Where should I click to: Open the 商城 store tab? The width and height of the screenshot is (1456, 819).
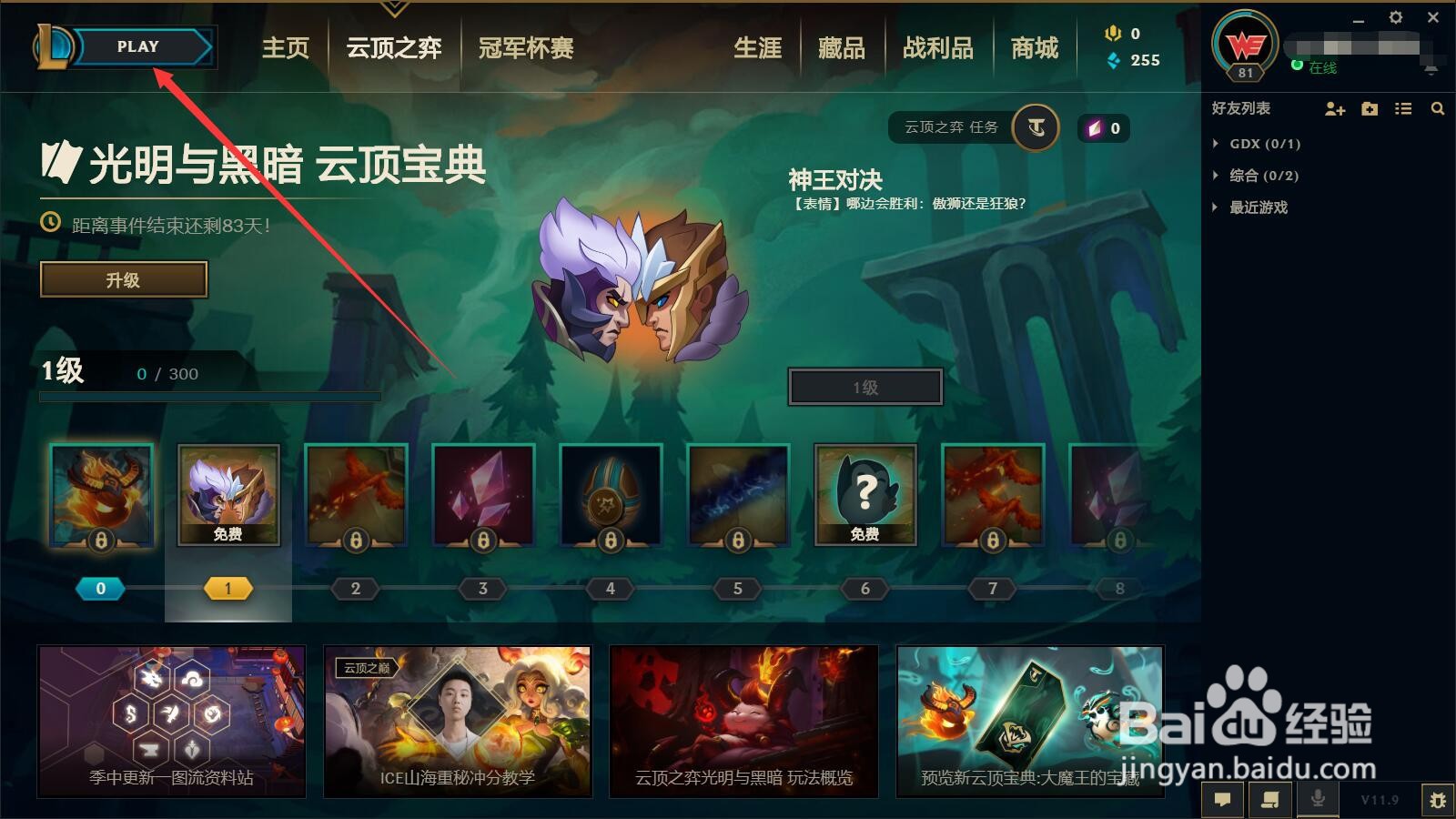click(1033, 48)
